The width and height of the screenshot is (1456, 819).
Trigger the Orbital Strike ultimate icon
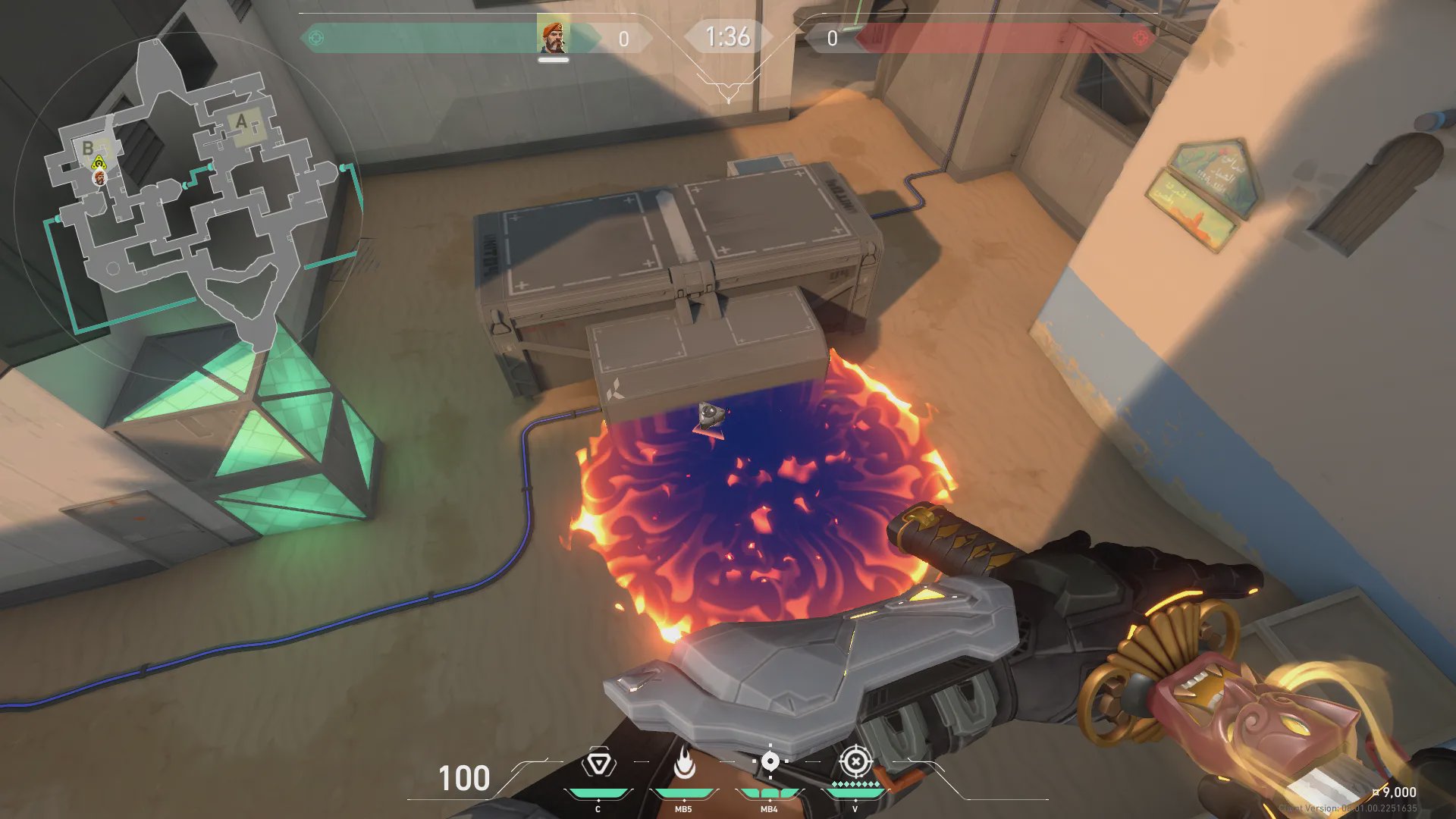[855, 761]
